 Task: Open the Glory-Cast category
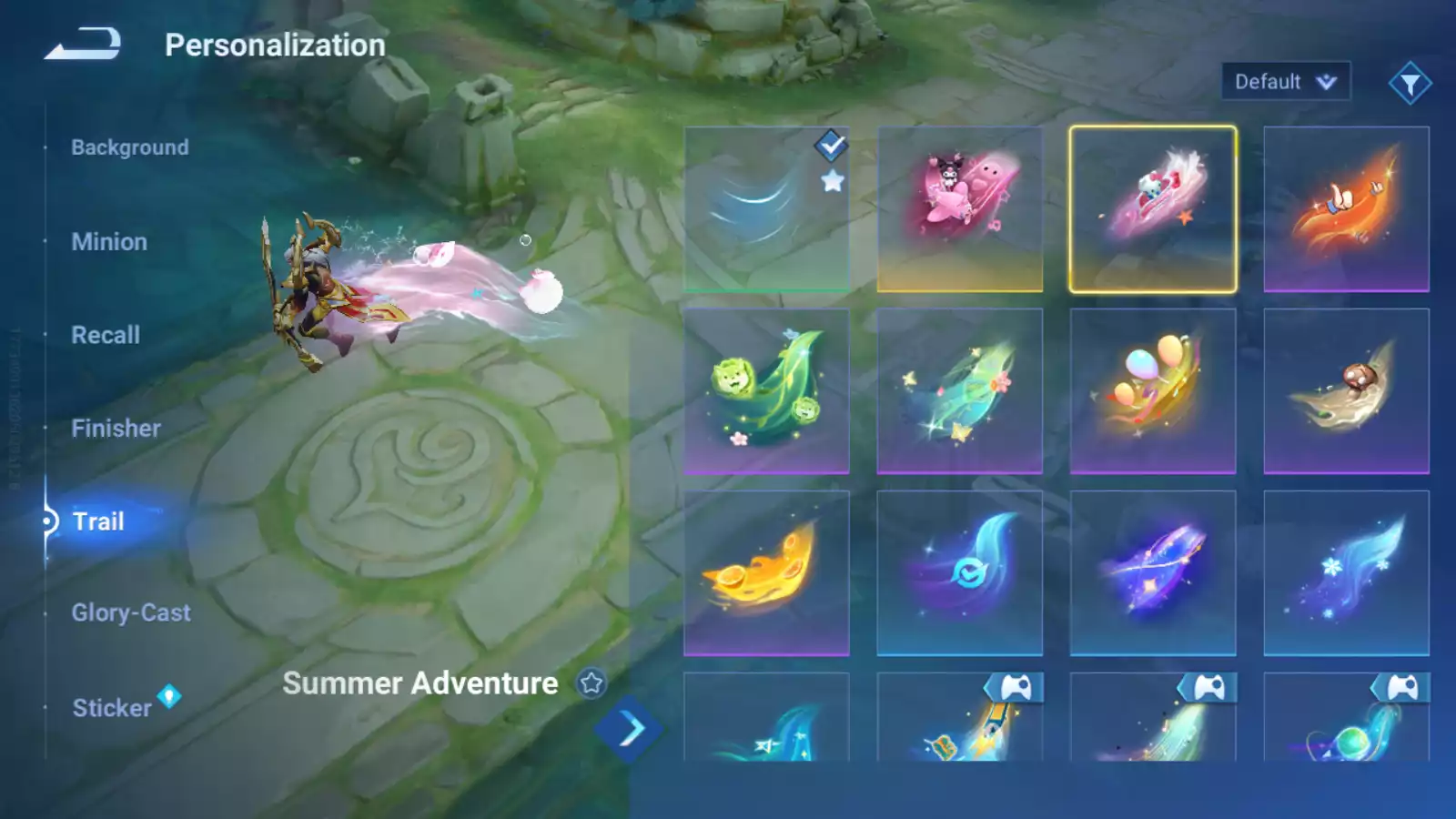point(131,613)
